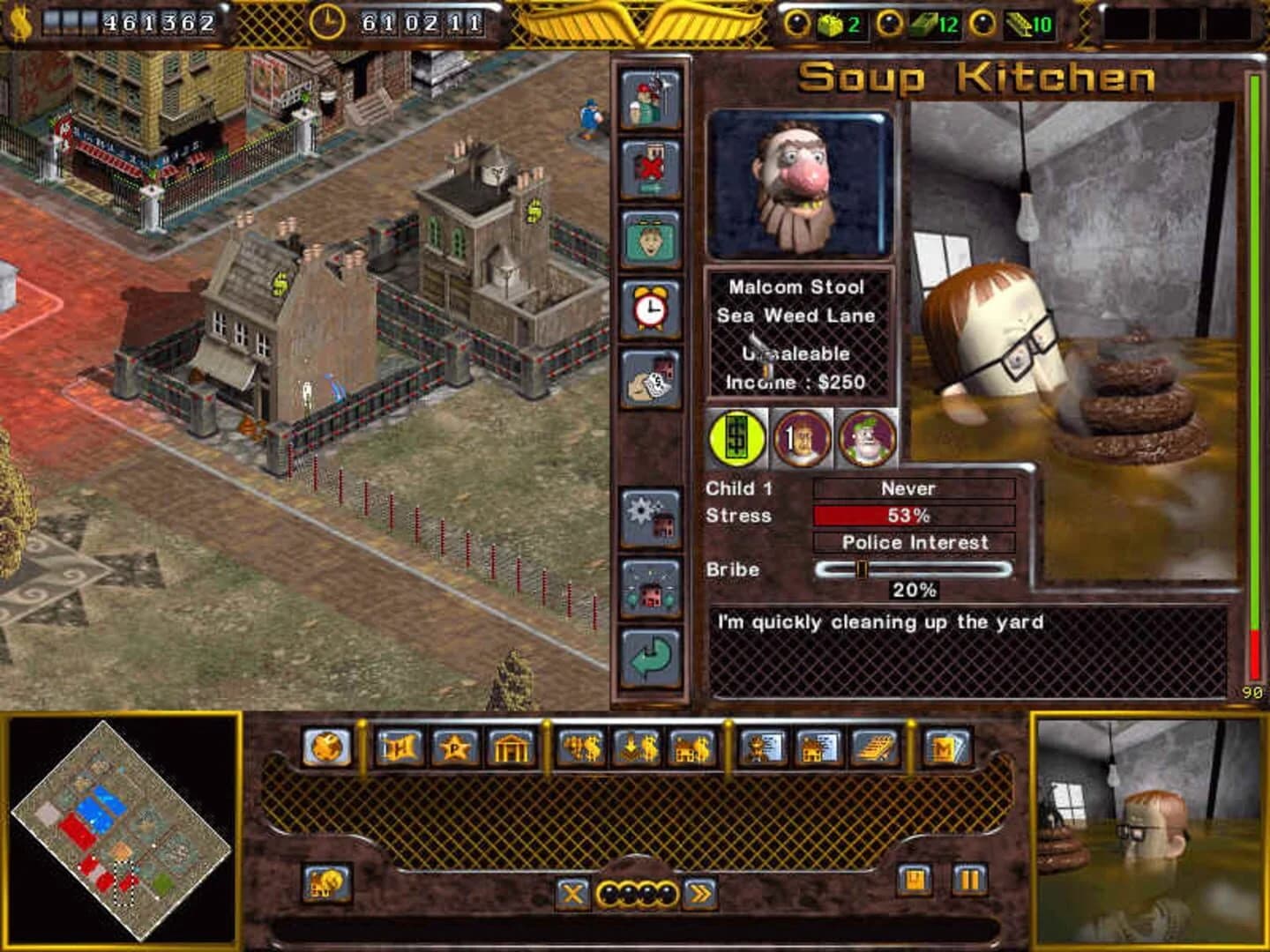
Task: Click the 'Police Interest' button
Action: (x=915, y=543)
